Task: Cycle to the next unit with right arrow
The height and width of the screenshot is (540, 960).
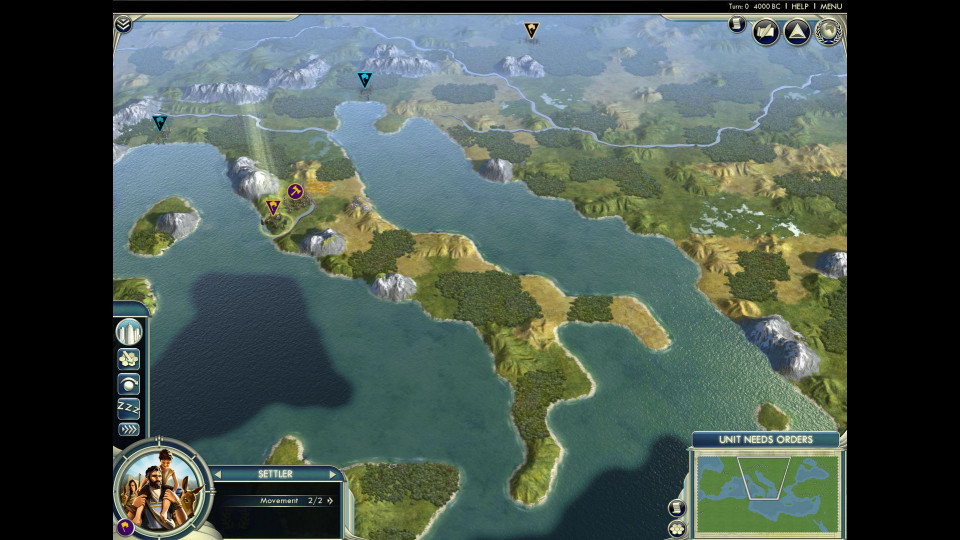Action: click(x=334, y=474)
